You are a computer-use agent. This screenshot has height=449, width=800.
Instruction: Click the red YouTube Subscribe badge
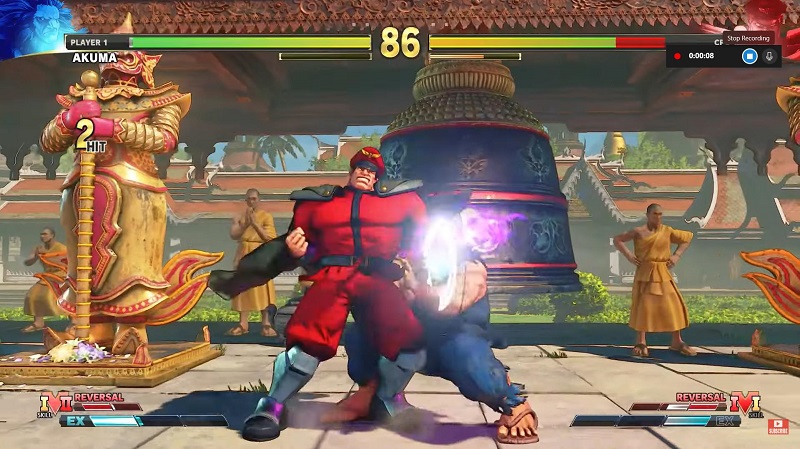coord(778,427)
